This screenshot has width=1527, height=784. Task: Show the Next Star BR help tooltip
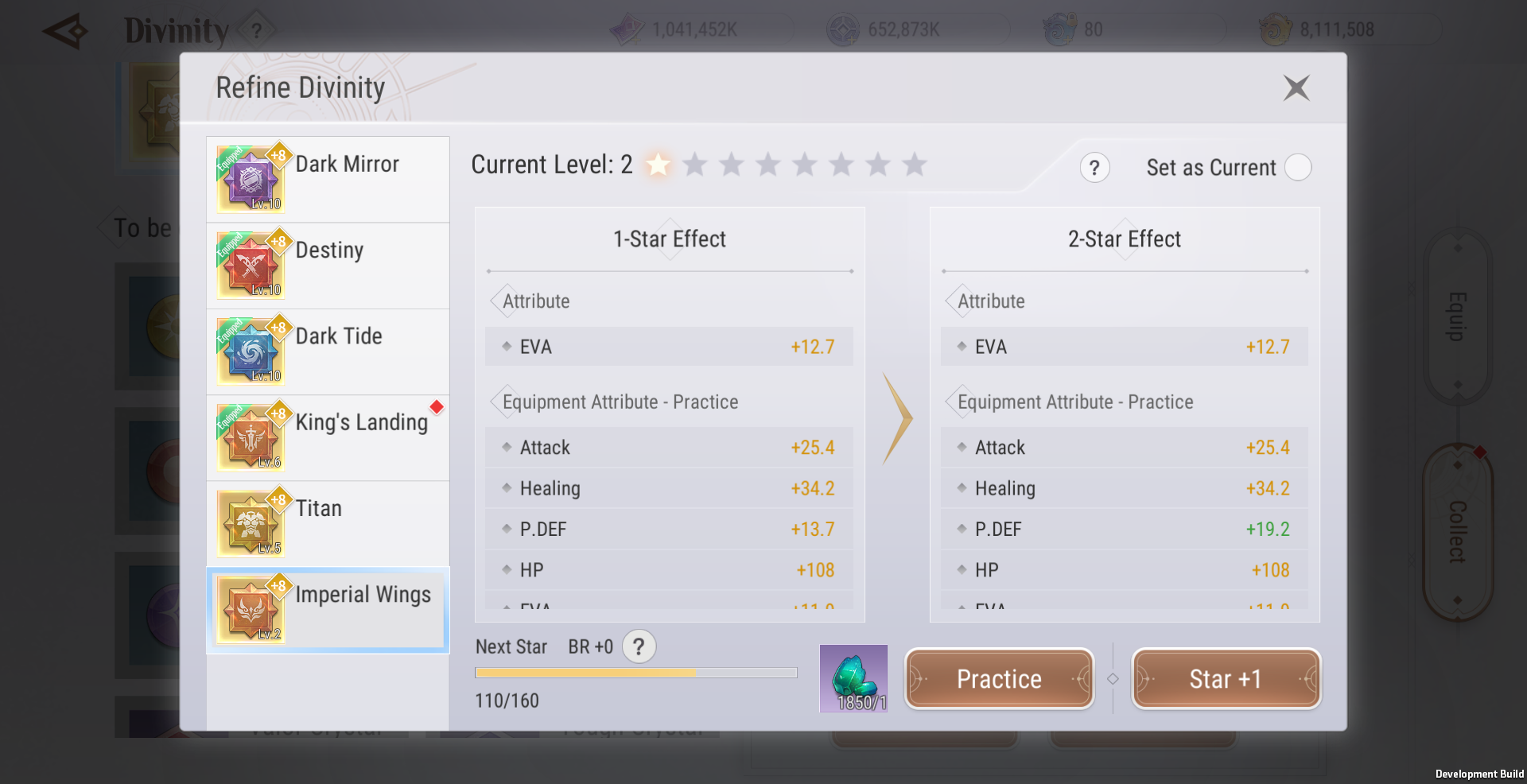tap(639, 646)
